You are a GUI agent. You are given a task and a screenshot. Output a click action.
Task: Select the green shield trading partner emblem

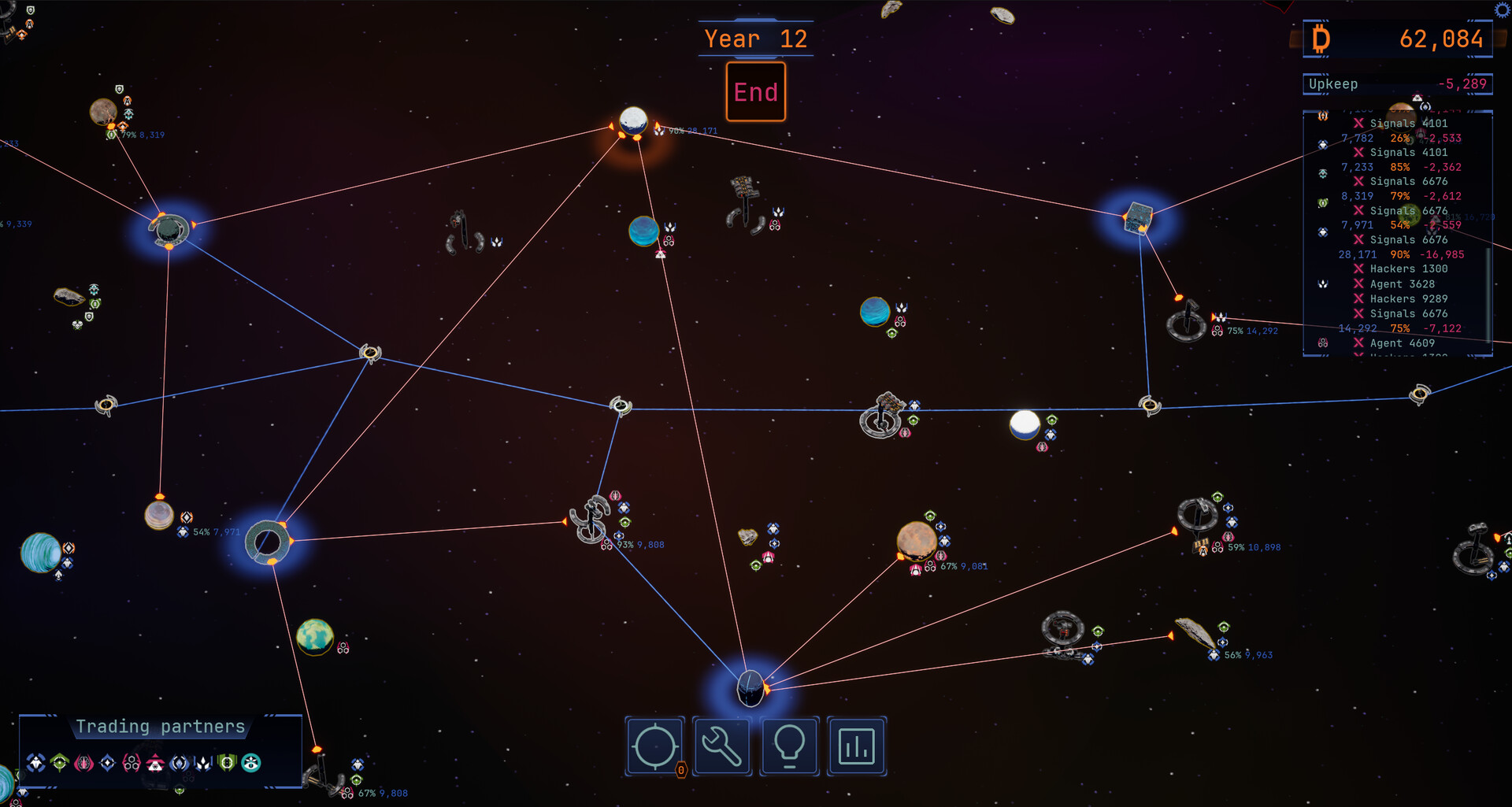pyautogui.click(x=227, y=761)
